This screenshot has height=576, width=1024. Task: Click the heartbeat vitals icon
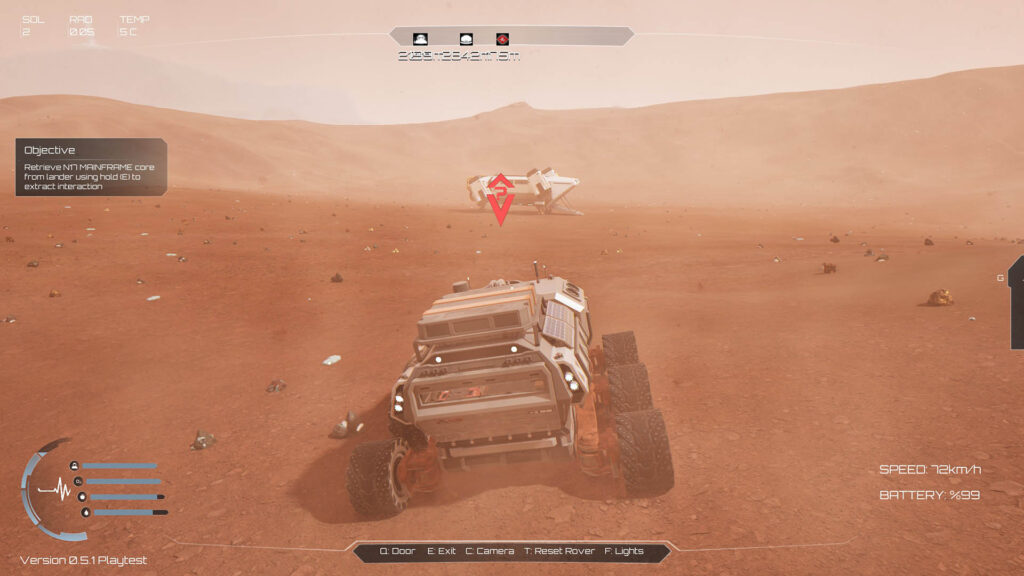[x=57, y=490]
